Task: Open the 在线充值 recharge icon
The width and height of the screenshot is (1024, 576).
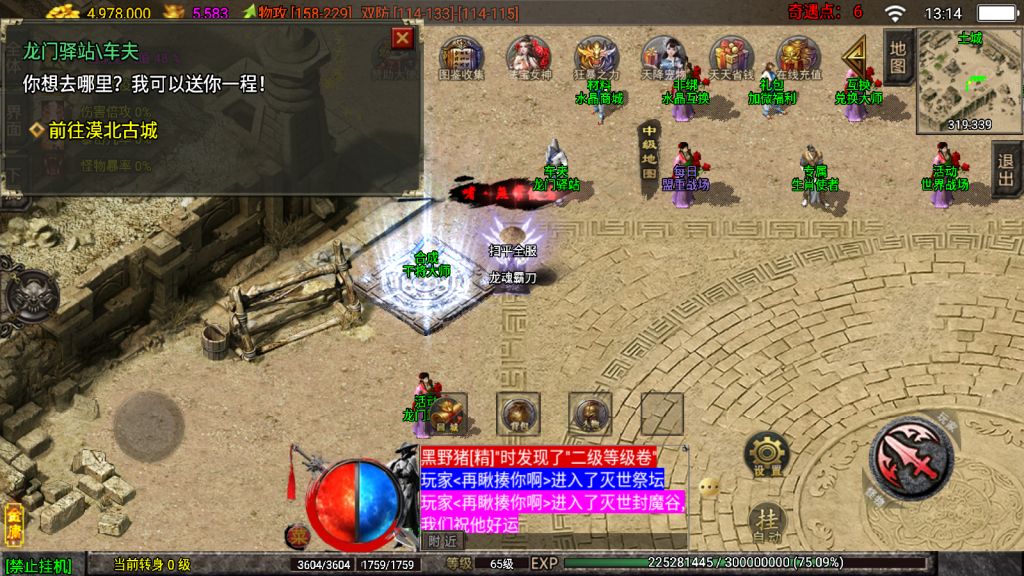Action: 798,58
